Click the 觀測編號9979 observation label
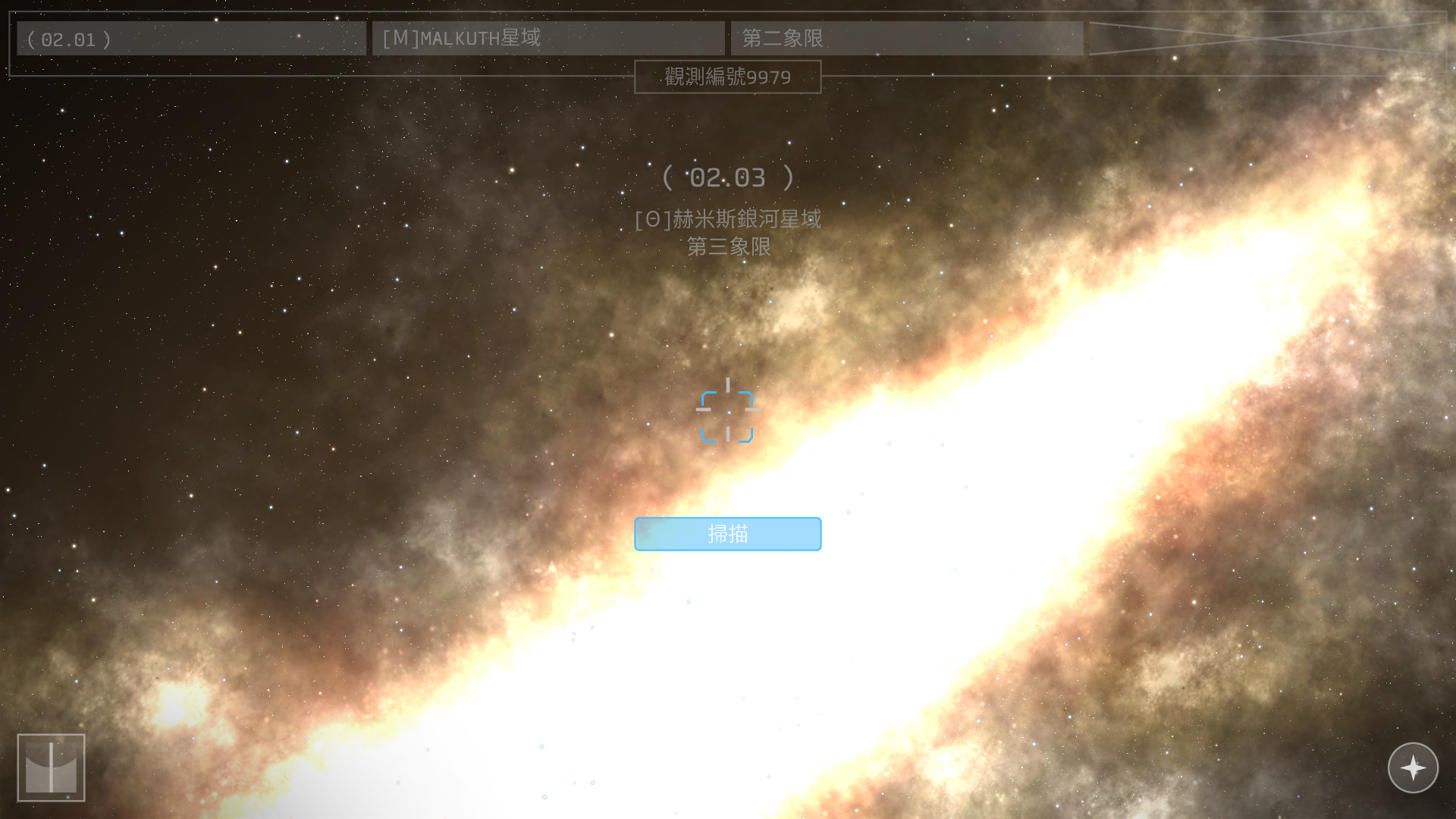 pos(727,77)
